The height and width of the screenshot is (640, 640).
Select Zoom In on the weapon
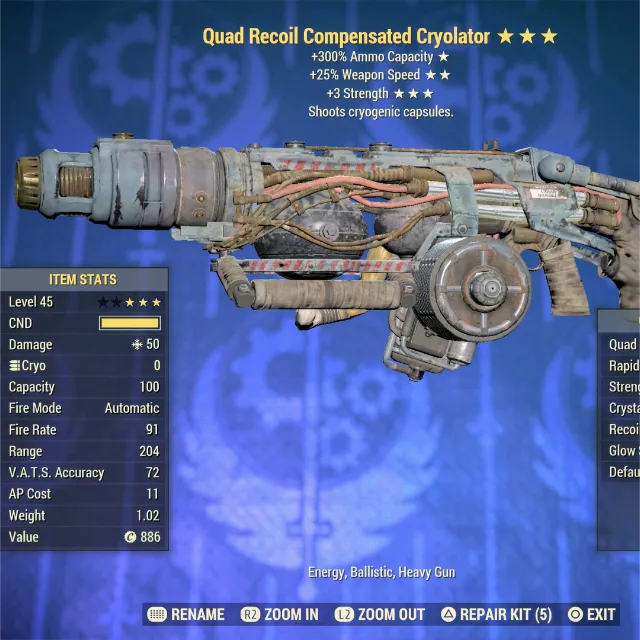[280, 614]
